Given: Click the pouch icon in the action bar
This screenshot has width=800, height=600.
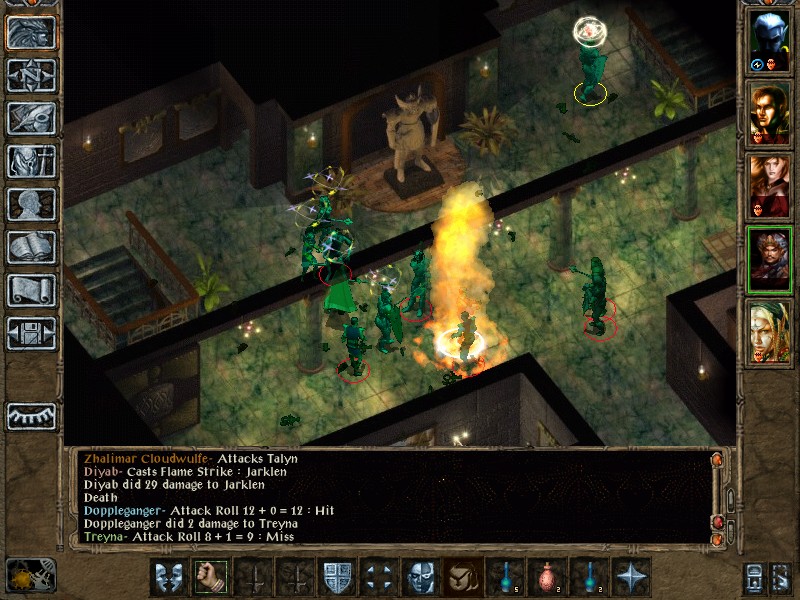Looking at the screenshot, I should click(x=462, y=577).
